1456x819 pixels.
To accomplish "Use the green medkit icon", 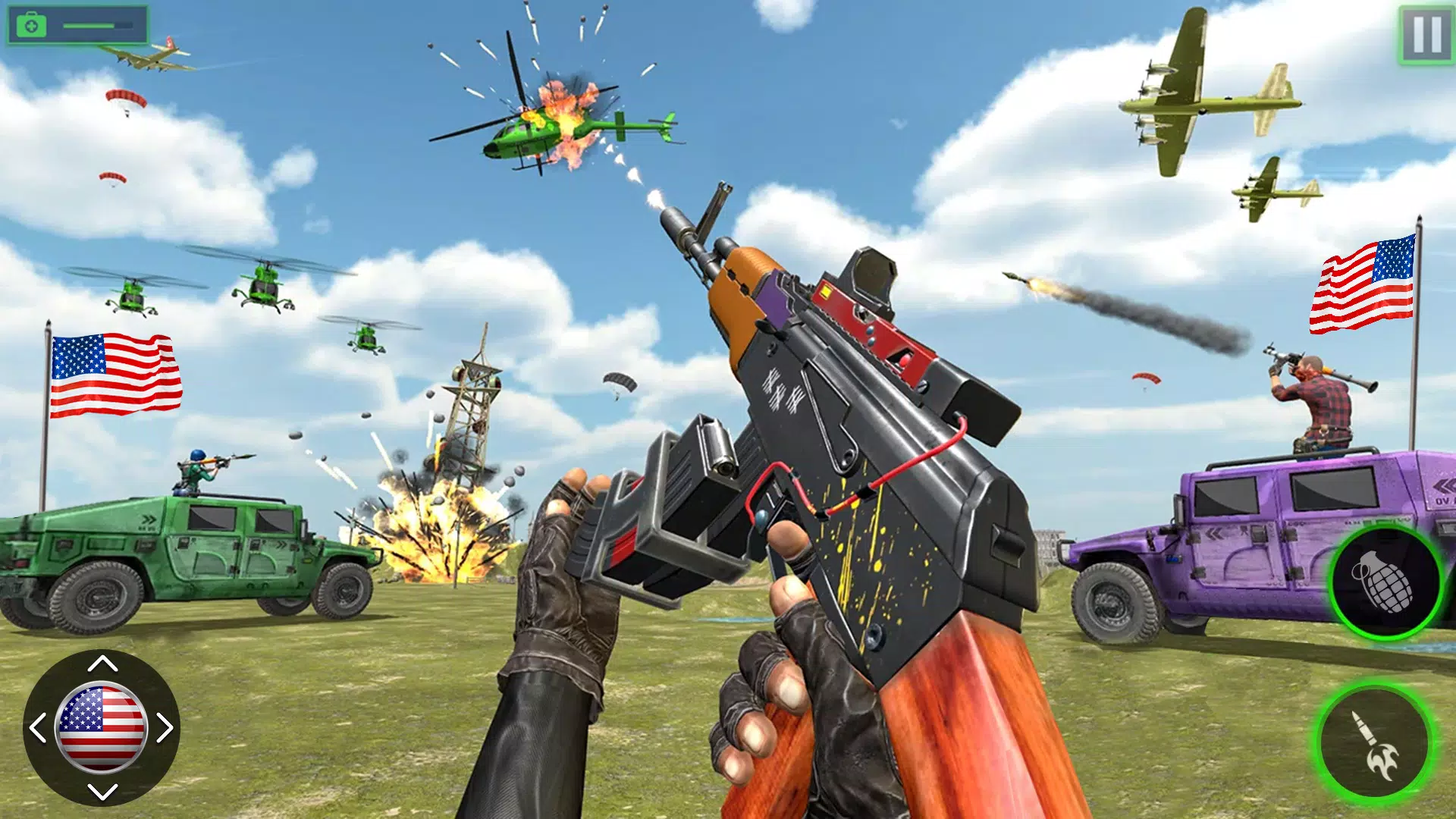I will point(31,26).
